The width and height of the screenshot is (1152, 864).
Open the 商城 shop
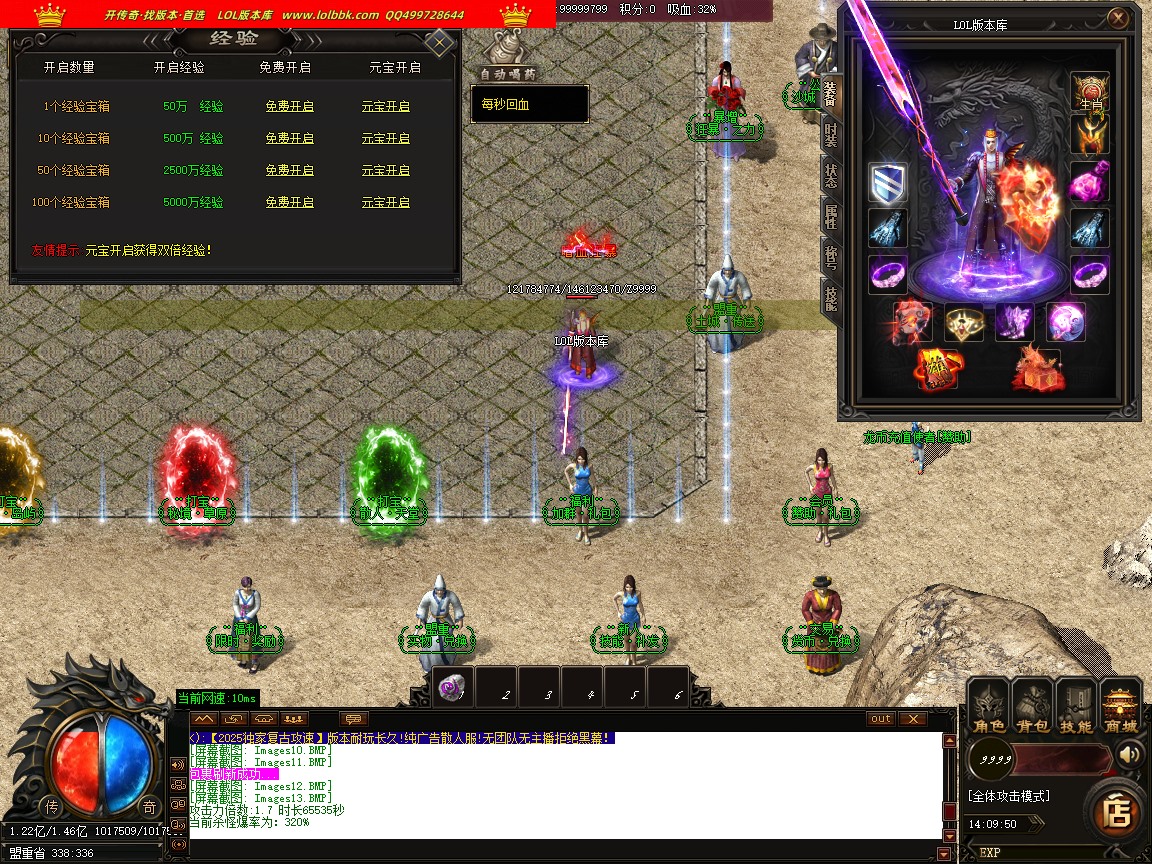(x=1120, y=708)
